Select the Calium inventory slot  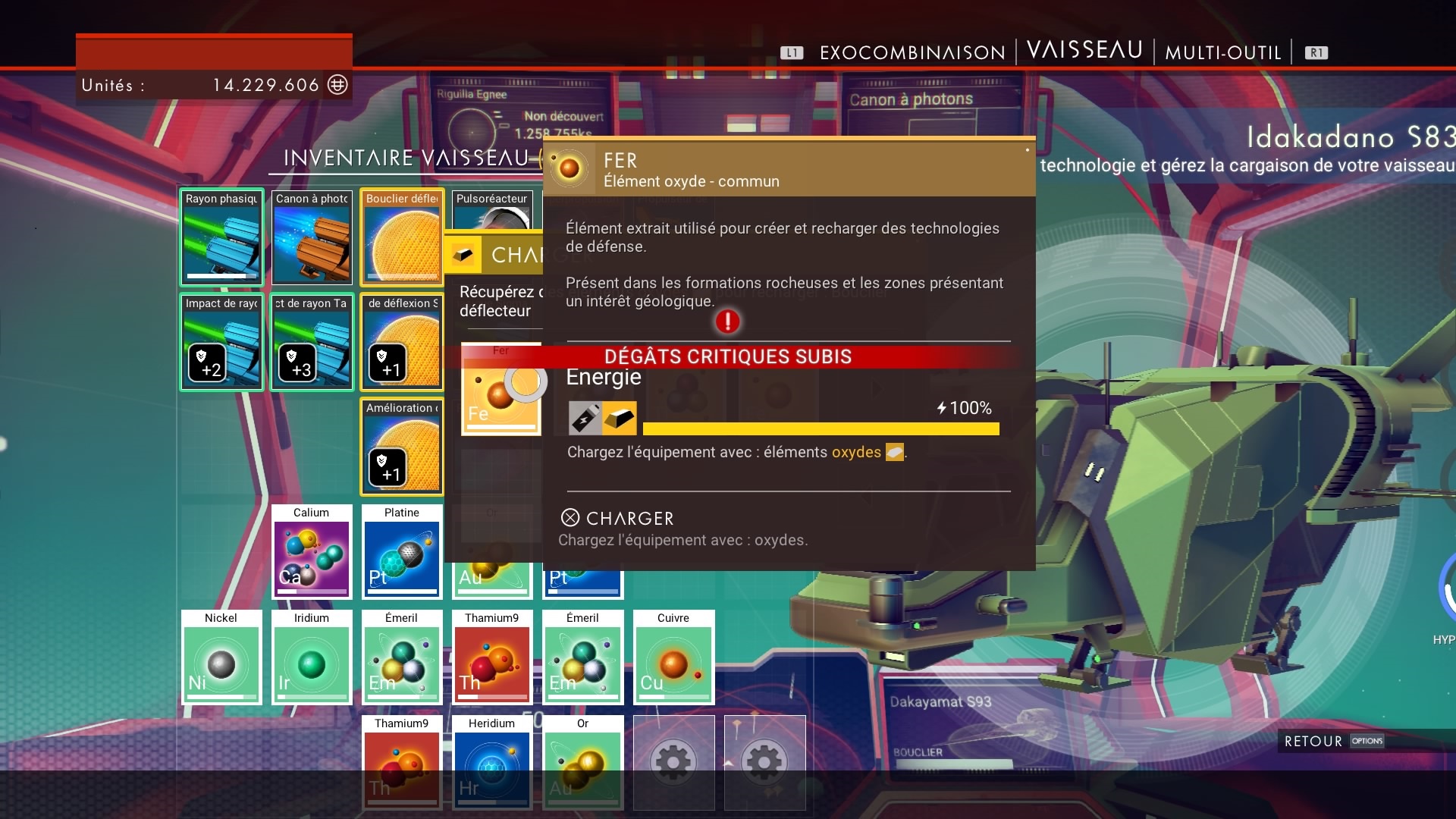click(x=312, y=552)
